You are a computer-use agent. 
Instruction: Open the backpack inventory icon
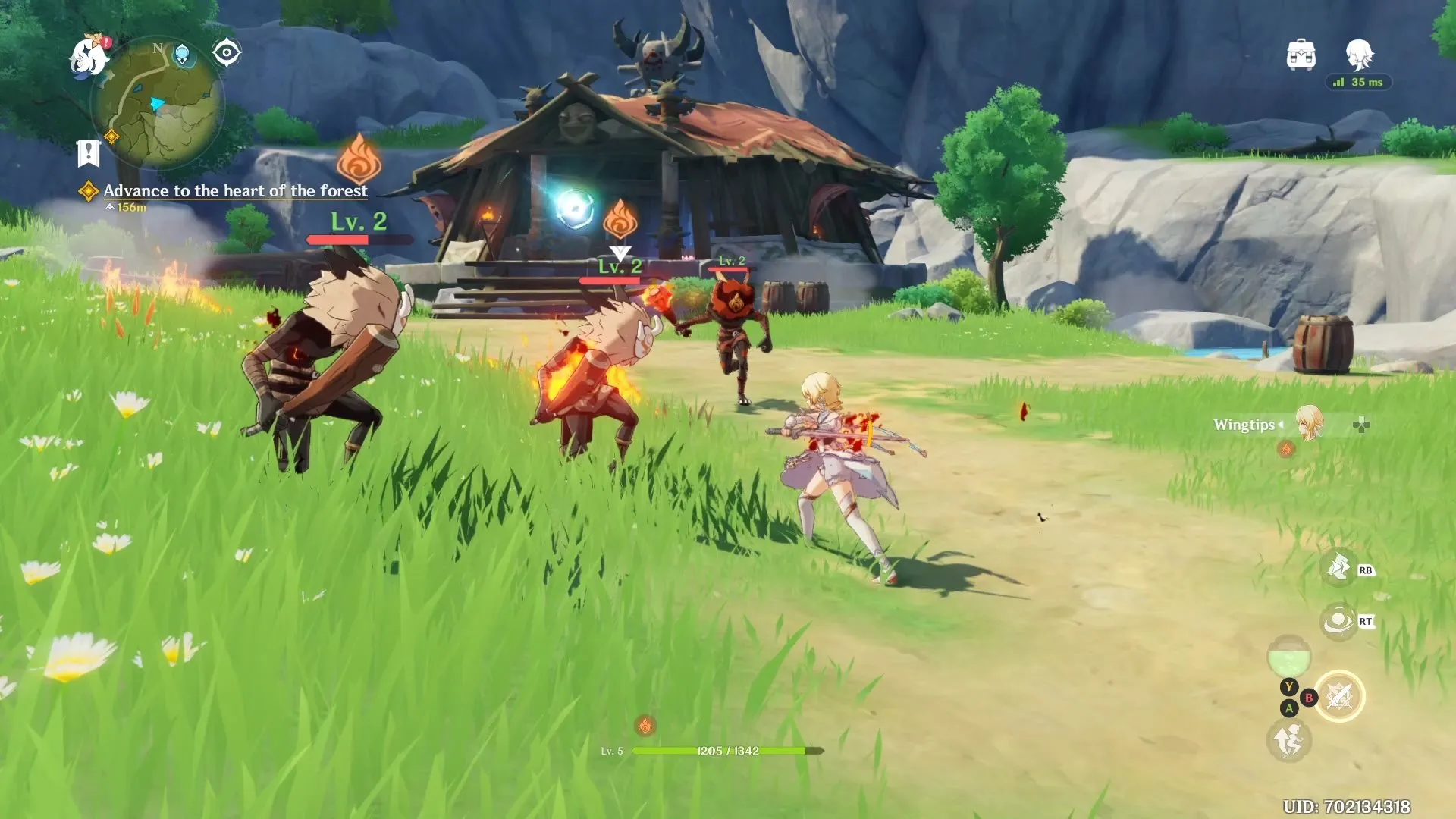click(1301, 55)
